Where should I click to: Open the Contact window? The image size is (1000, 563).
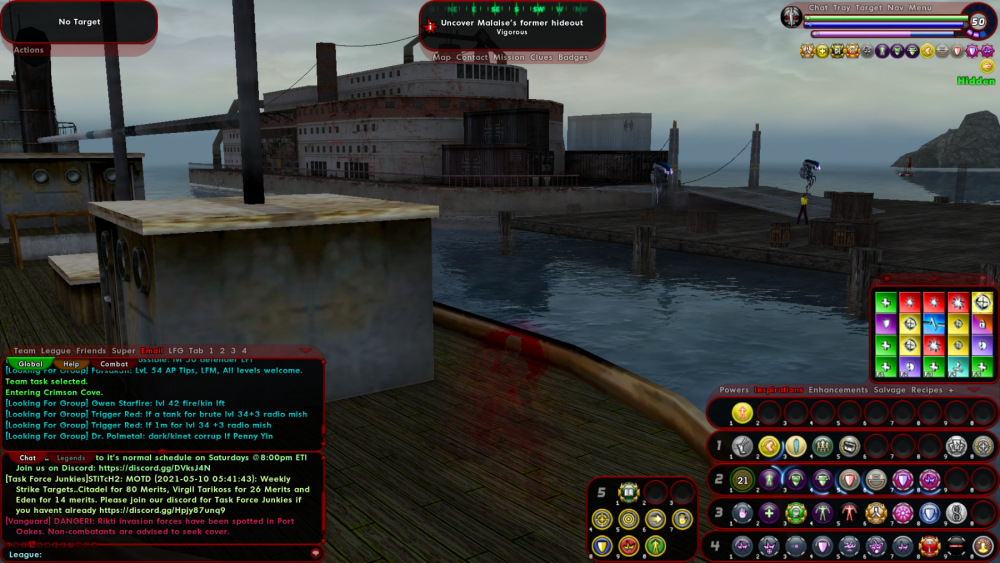472,58
